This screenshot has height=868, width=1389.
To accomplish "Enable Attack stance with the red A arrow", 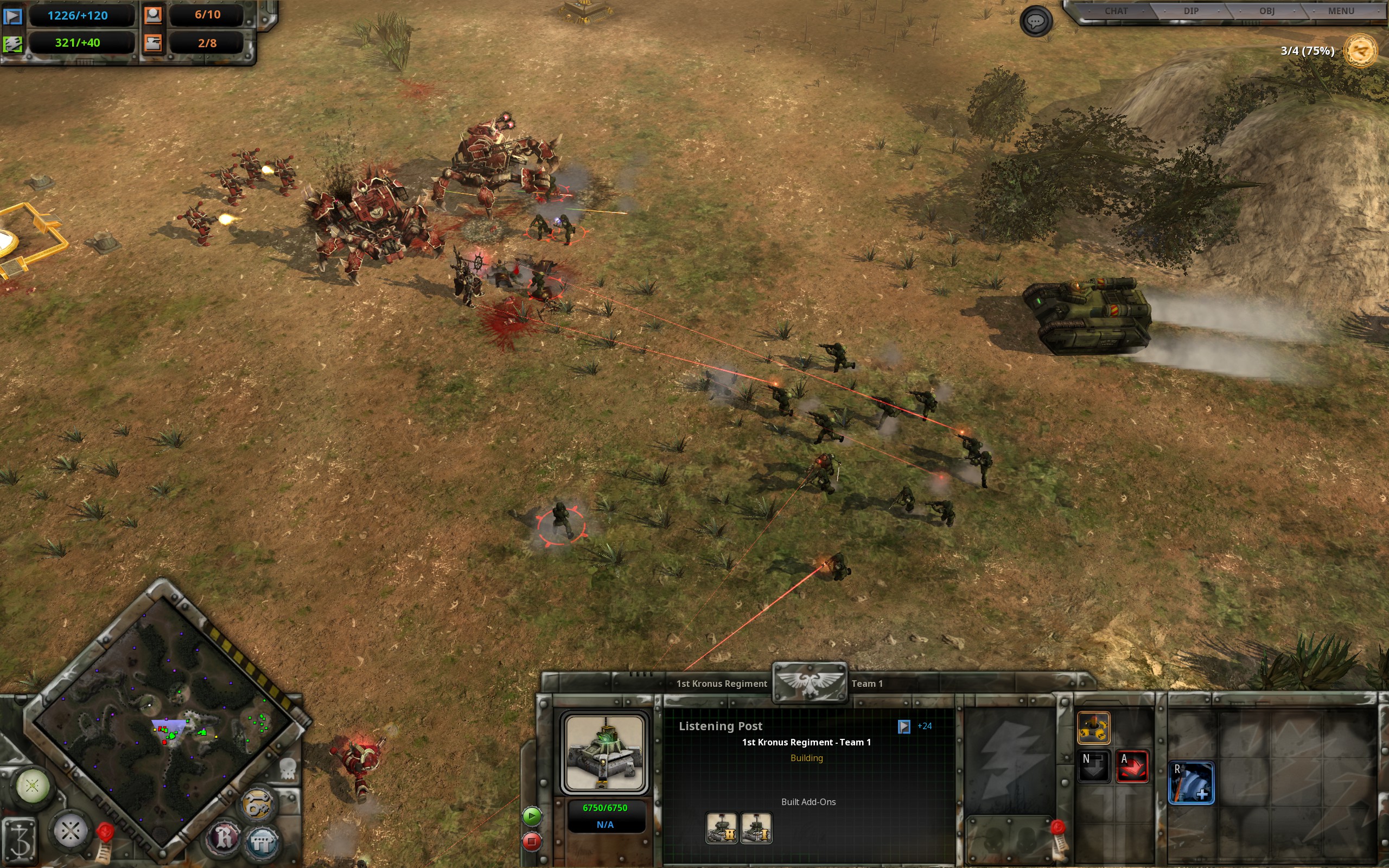I will (1132, 768).
